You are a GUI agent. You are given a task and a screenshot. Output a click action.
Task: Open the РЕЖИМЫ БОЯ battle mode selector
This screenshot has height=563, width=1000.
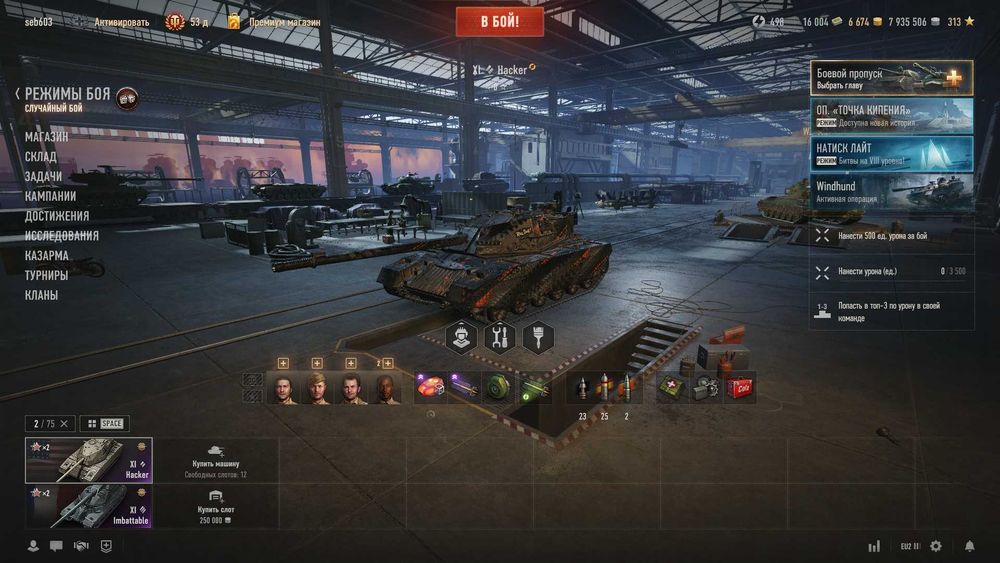68,94
